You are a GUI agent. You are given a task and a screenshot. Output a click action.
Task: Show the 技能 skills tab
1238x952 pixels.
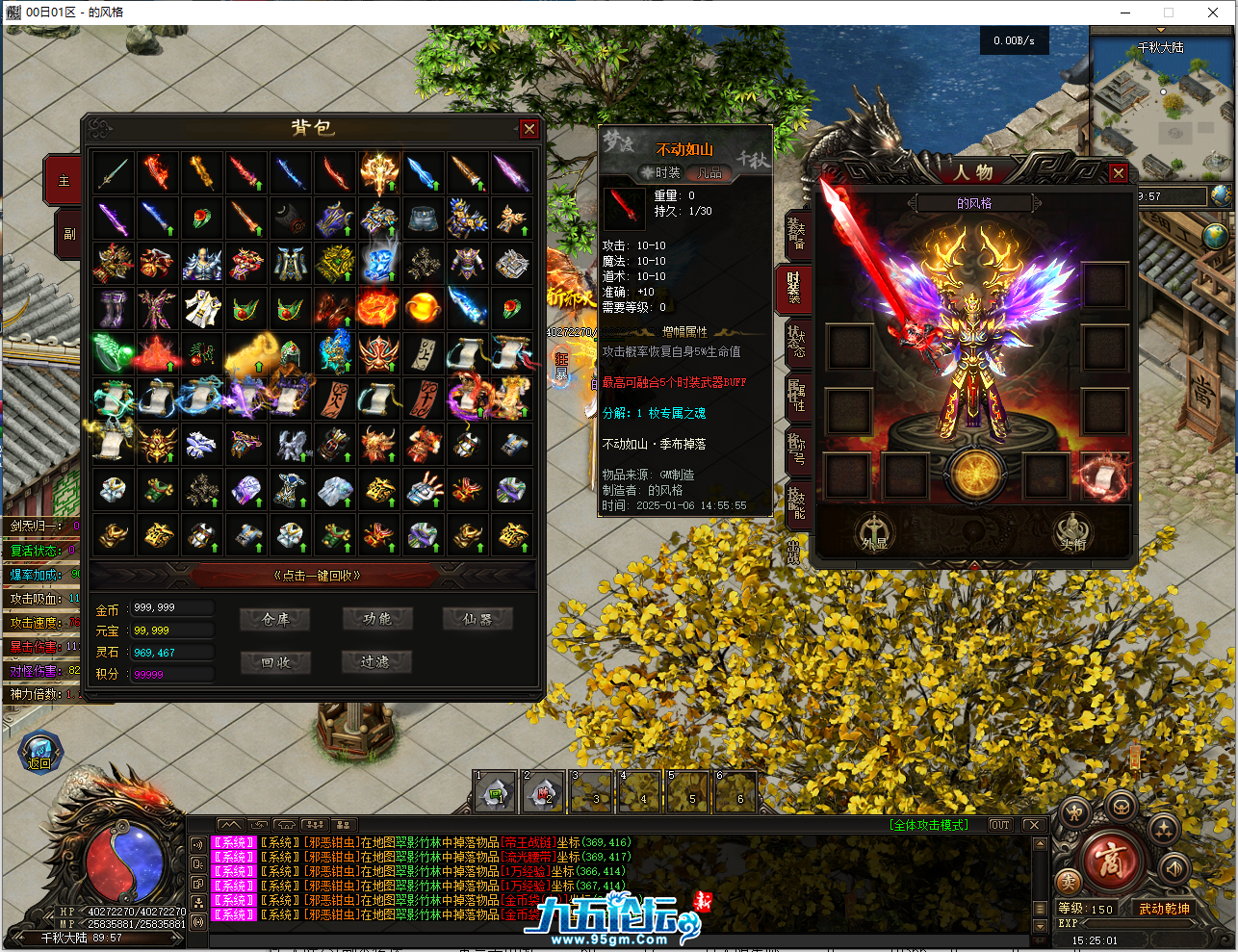tap(796, 502)
